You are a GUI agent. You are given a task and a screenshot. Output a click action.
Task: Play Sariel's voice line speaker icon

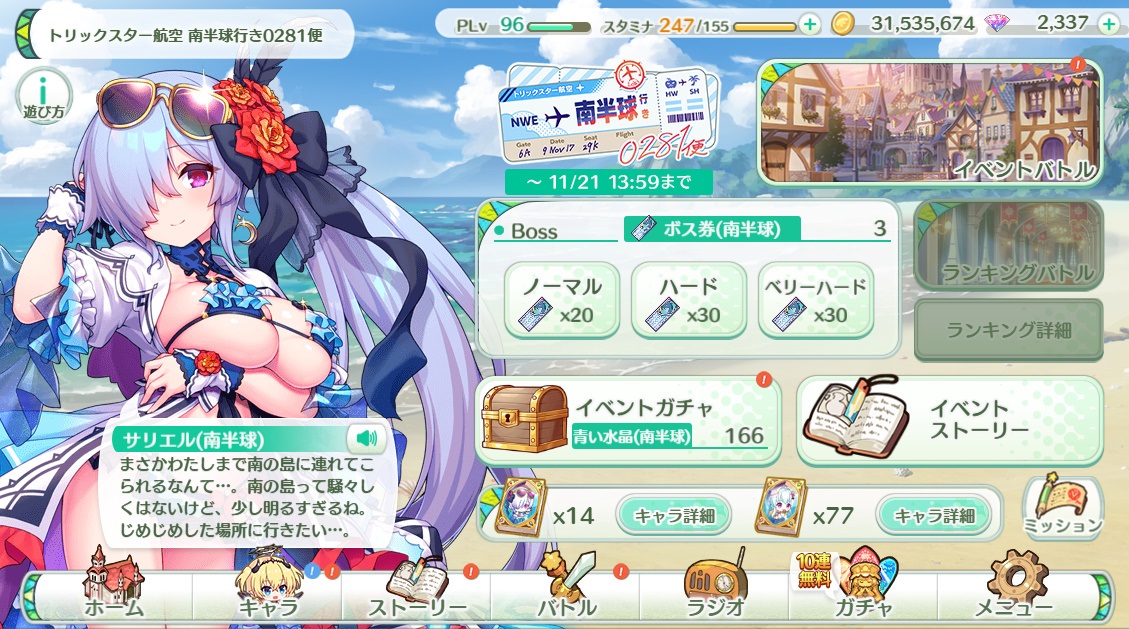(x=366, y=438)
